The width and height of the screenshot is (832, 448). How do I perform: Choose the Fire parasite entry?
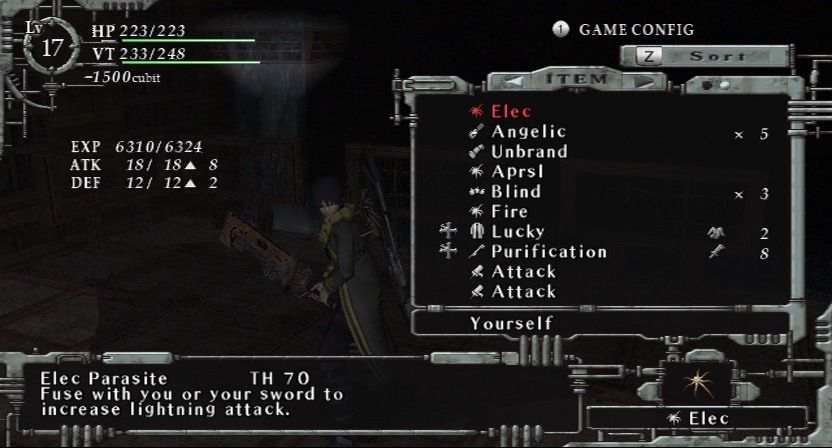509,212
